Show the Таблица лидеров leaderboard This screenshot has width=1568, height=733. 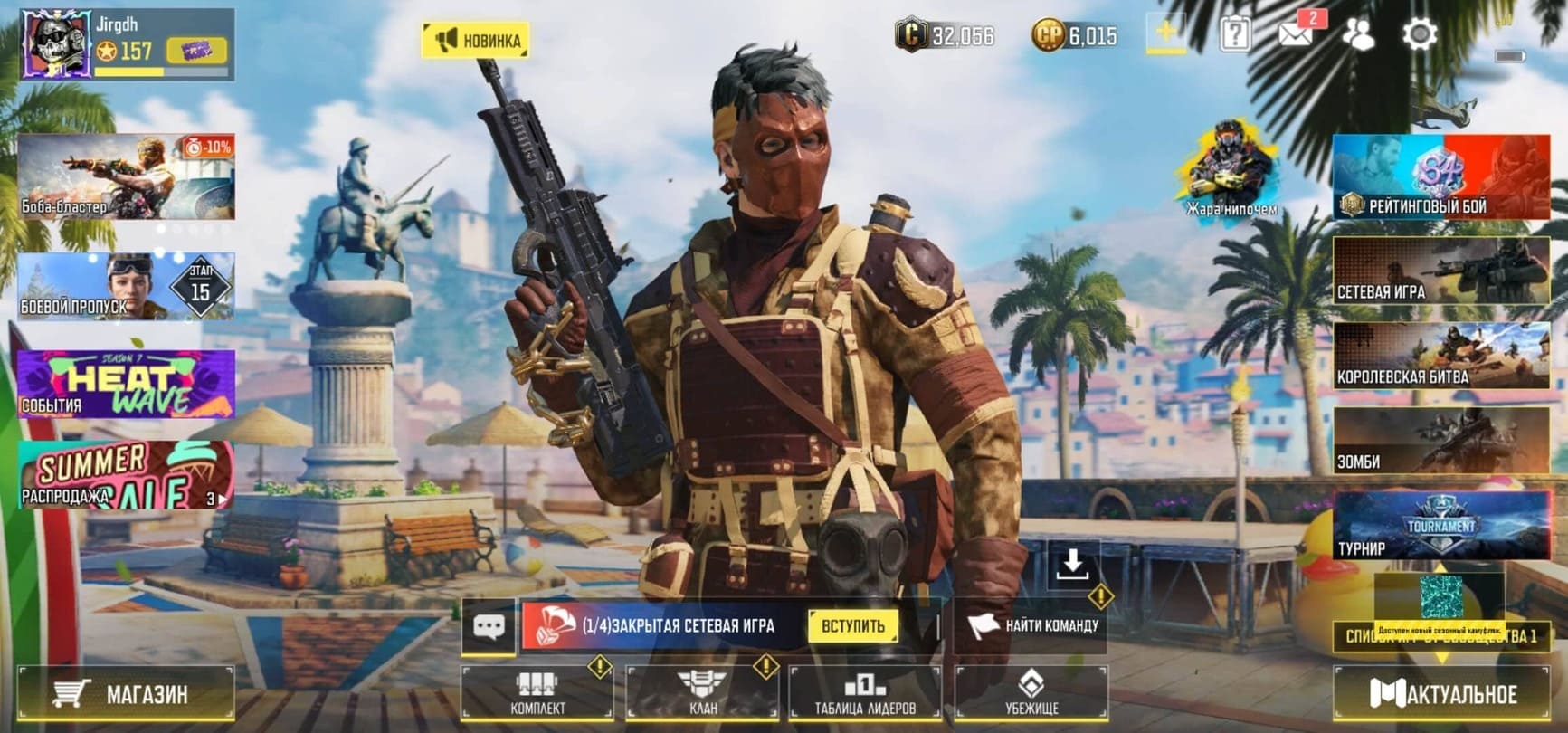pos(865,693)
